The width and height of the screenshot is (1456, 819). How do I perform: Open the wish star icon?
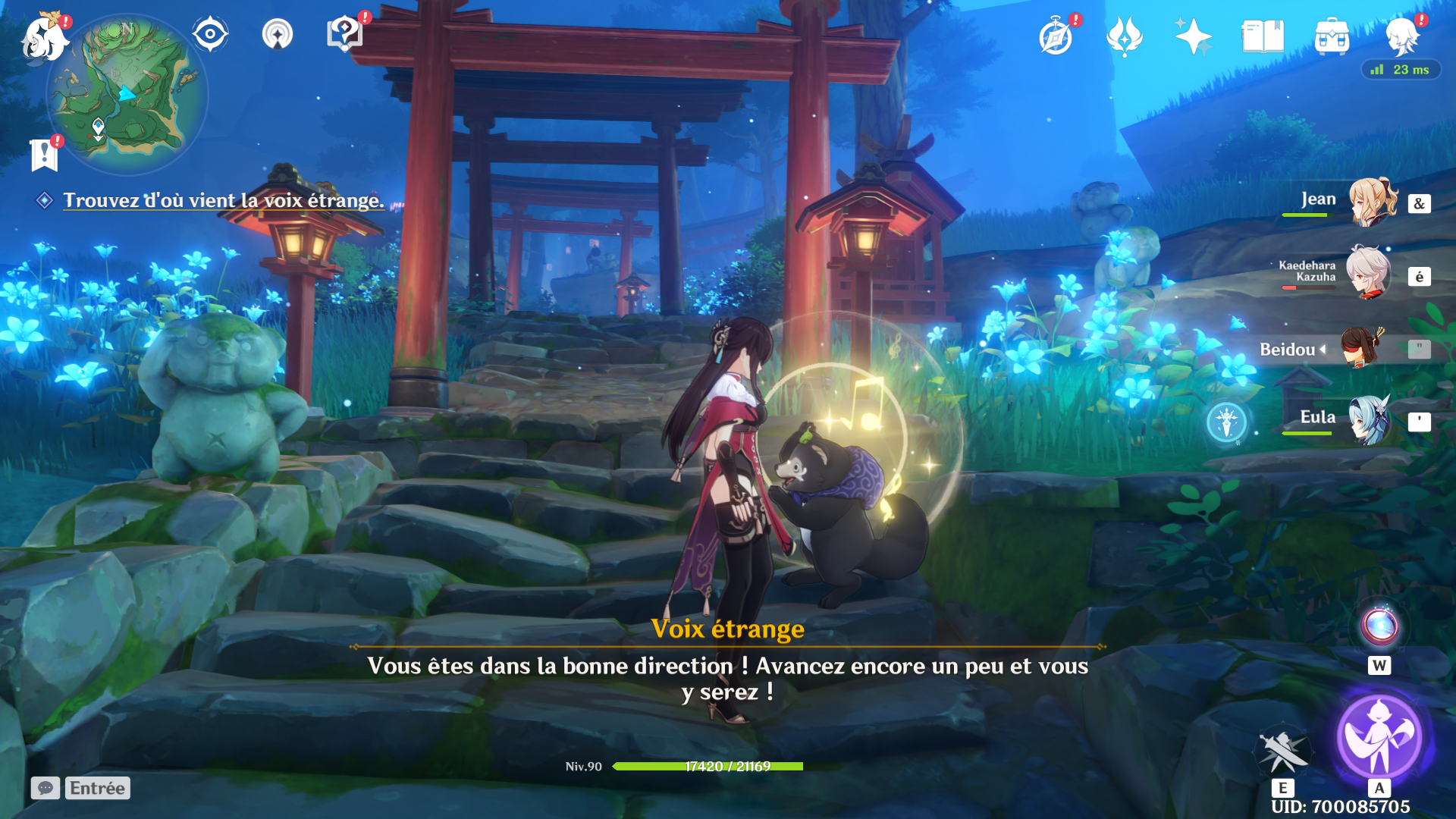pos(1192,36)
